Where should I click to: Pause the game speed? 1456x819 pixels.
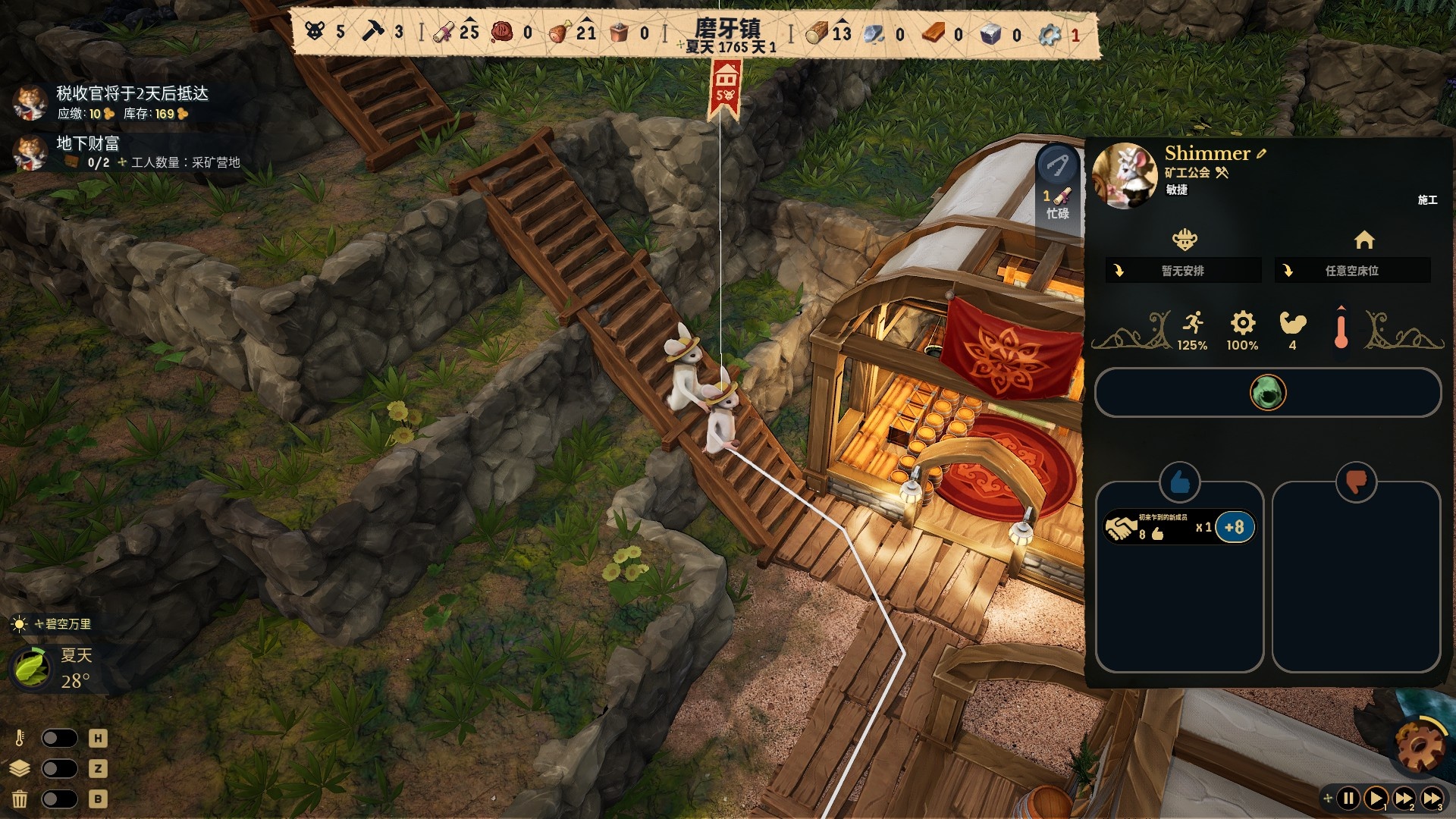tap(1349, 798)
